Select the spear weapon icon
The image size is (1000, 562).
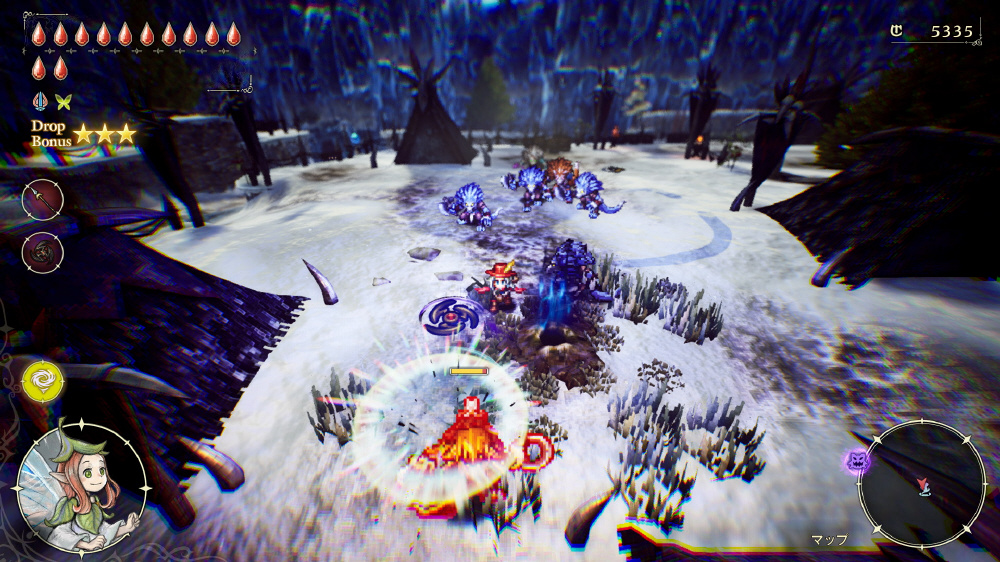(x=43, y=200)
